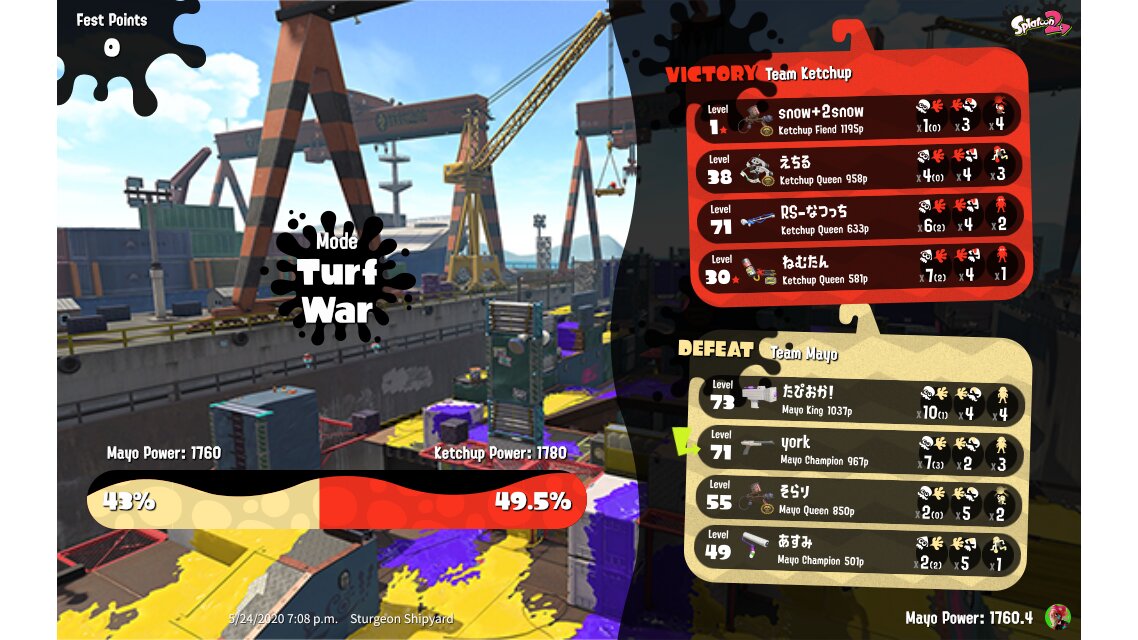Open the player avatar beside Mayo Power
Screen dimensions: 1138x640
1057,616
